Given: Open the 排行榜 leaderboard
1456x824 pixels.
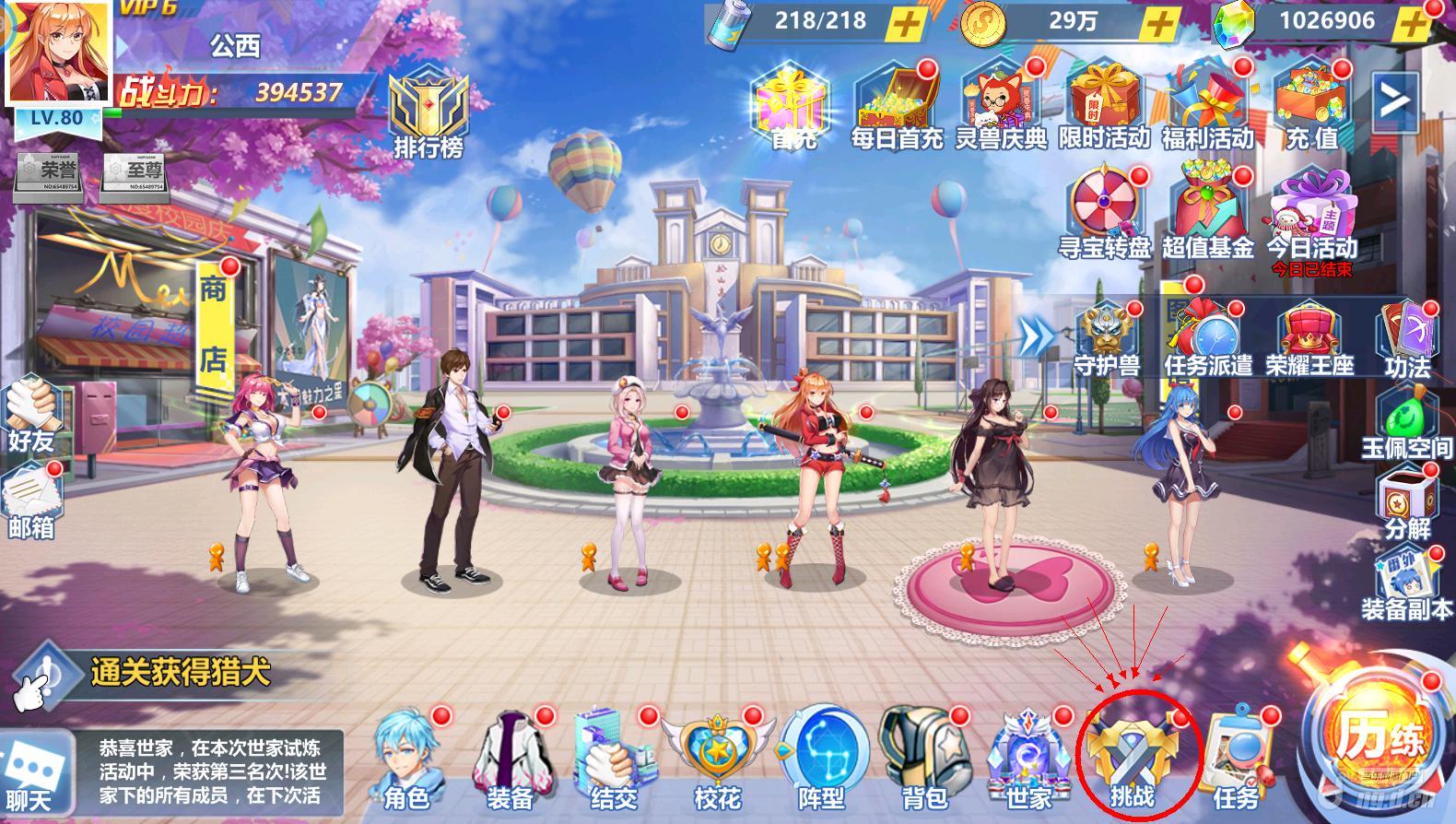Looking at the screenshot, I should tap(429, 115).
